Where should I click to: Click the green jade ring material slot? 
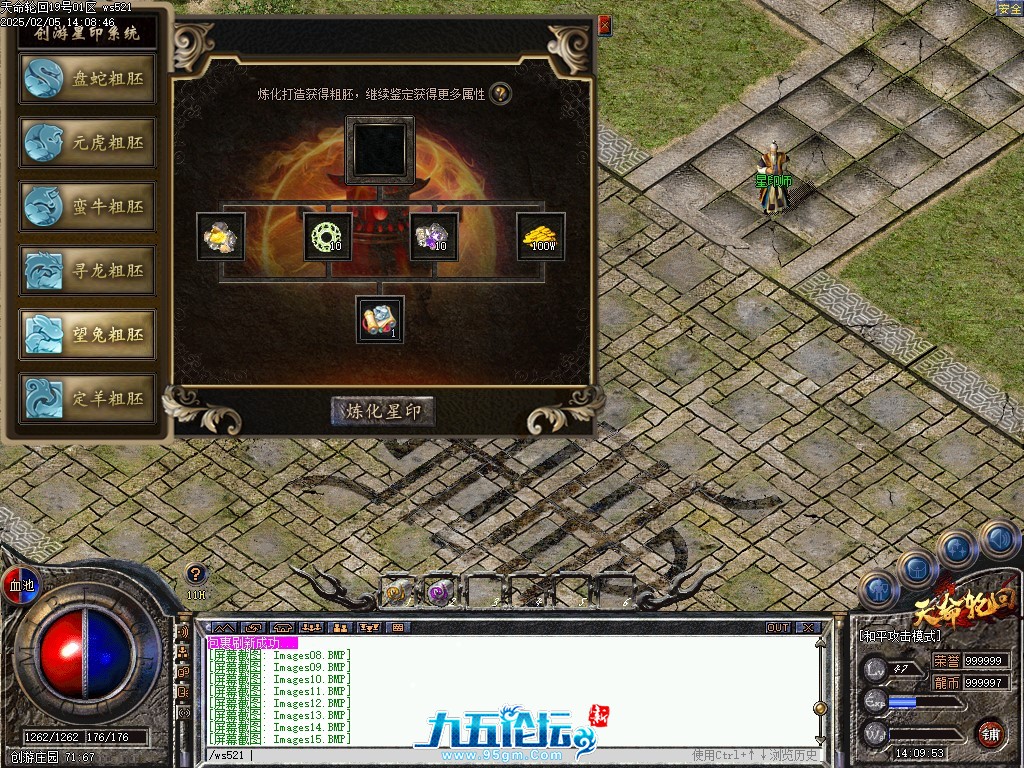pos(327,236)
